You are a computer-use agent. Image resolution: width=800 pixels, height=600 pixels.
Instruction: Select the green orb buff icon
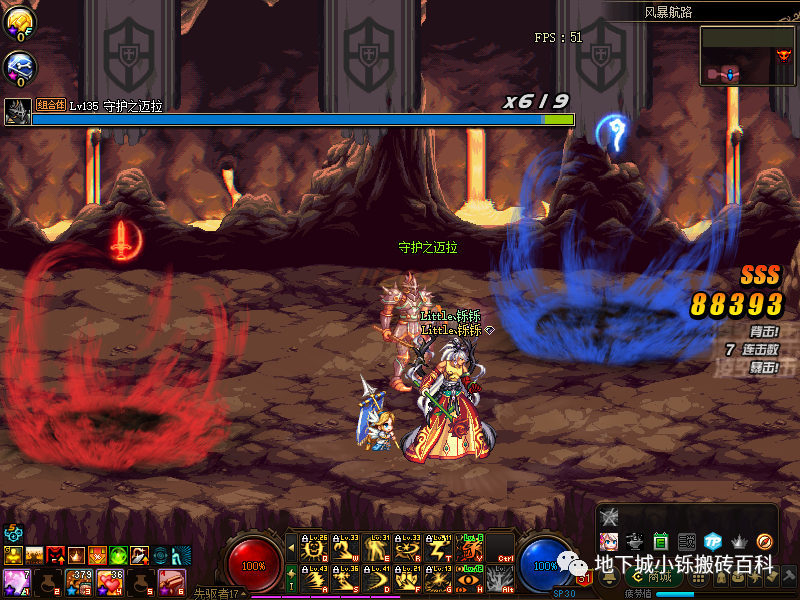[118, 554]
